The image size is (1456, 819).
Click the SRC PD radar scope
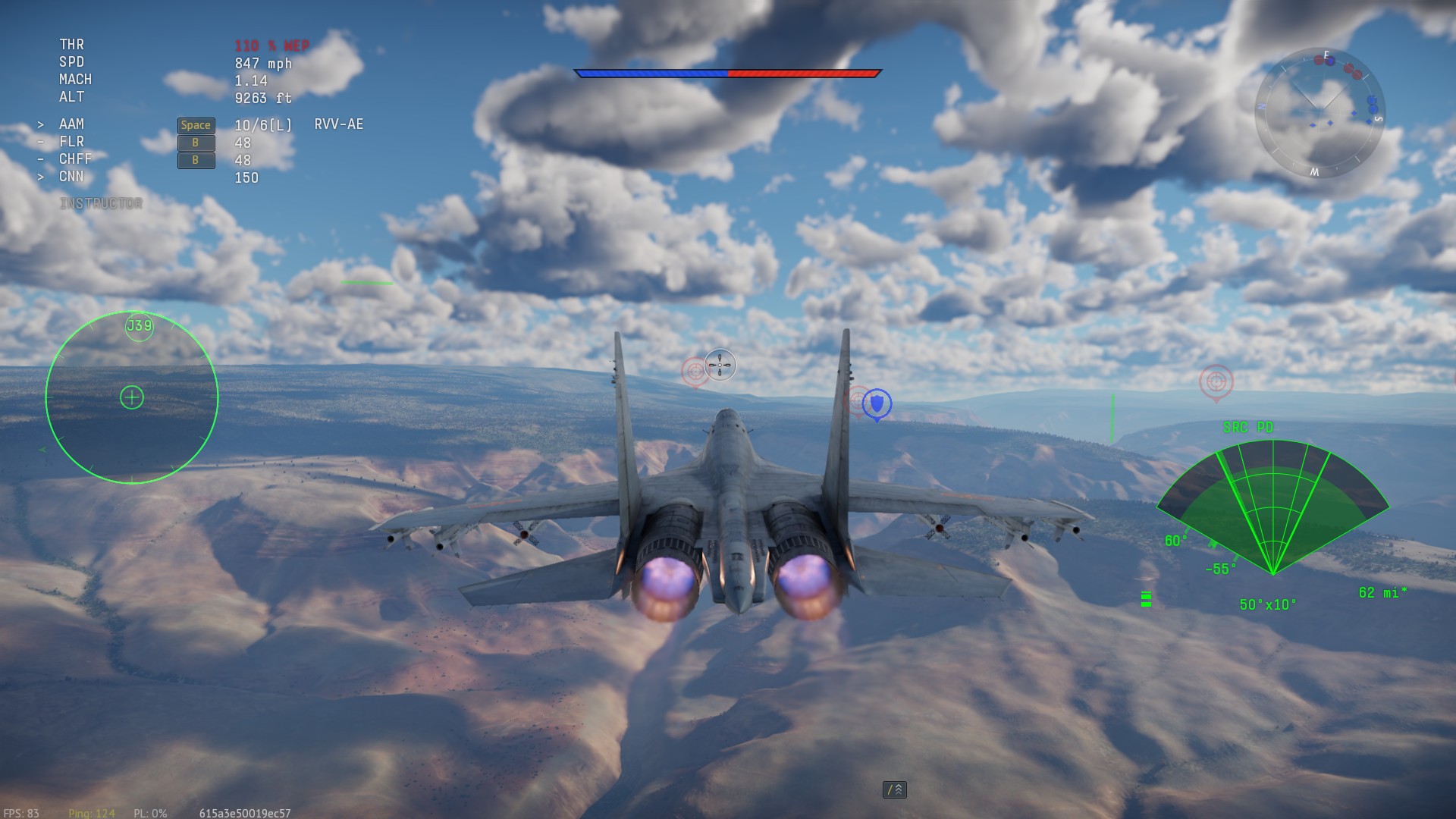pyautogui.click(x=1272, y=510)
